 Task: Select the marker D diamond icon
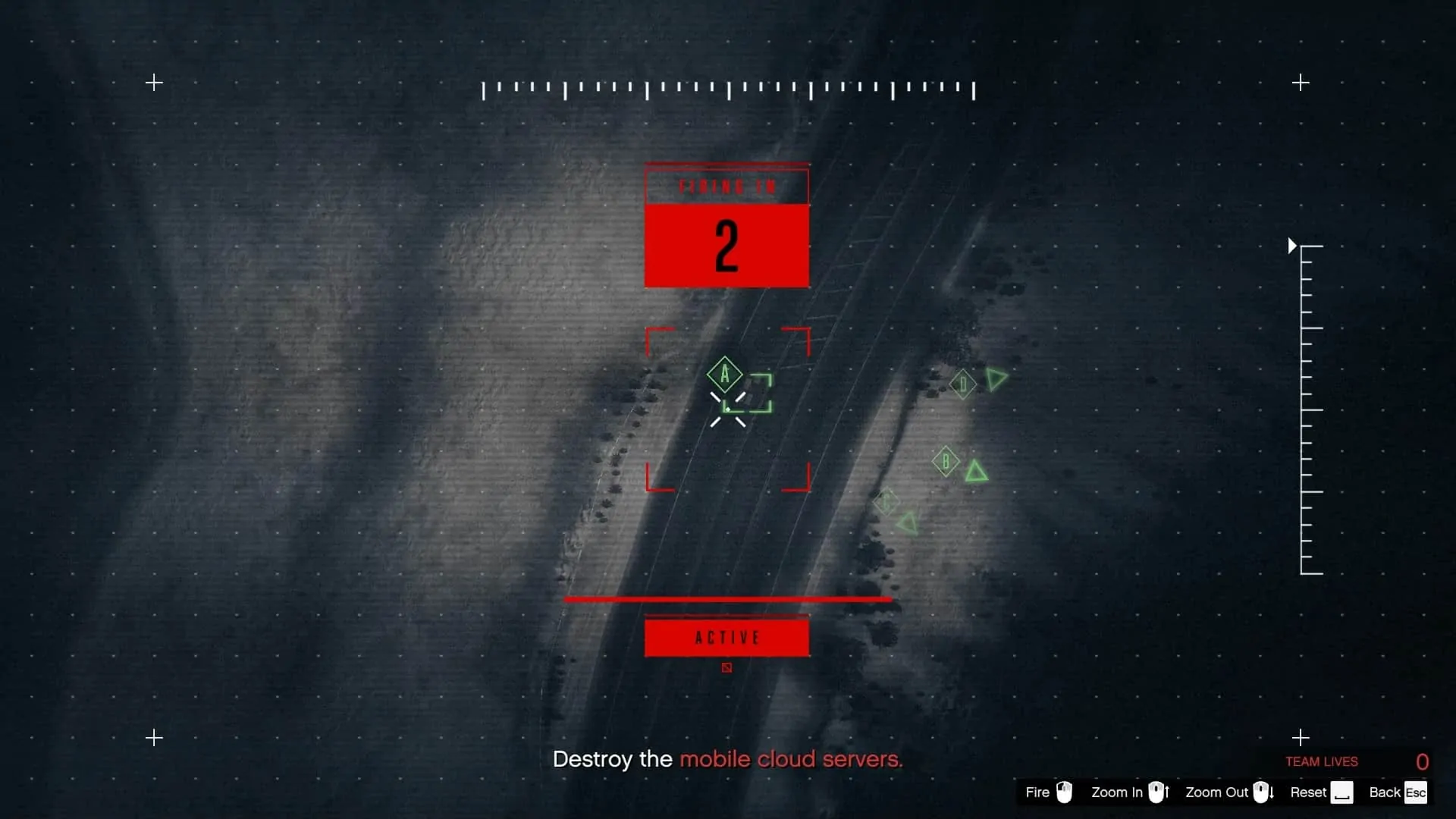963,384
